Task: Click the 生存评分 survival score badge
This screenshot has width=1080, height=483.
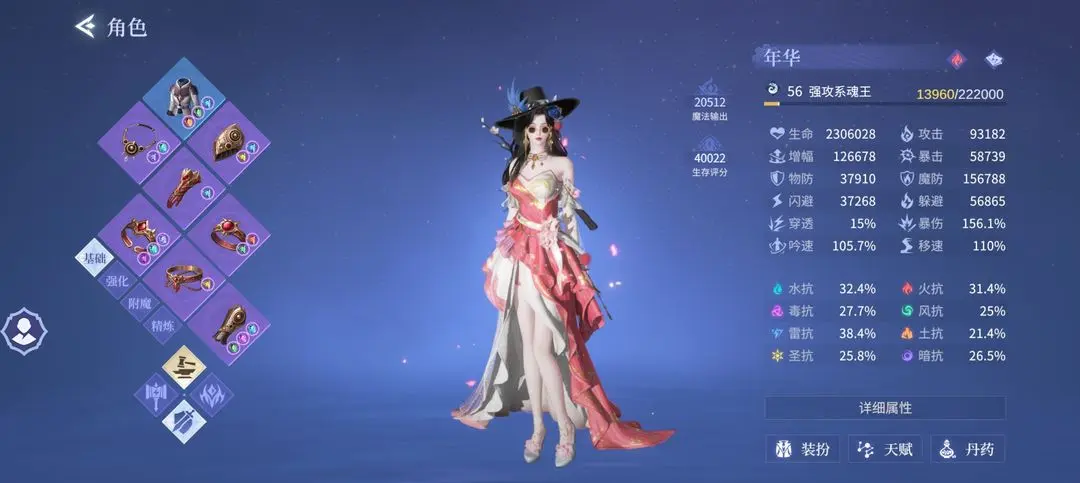Action: point(710,160)
